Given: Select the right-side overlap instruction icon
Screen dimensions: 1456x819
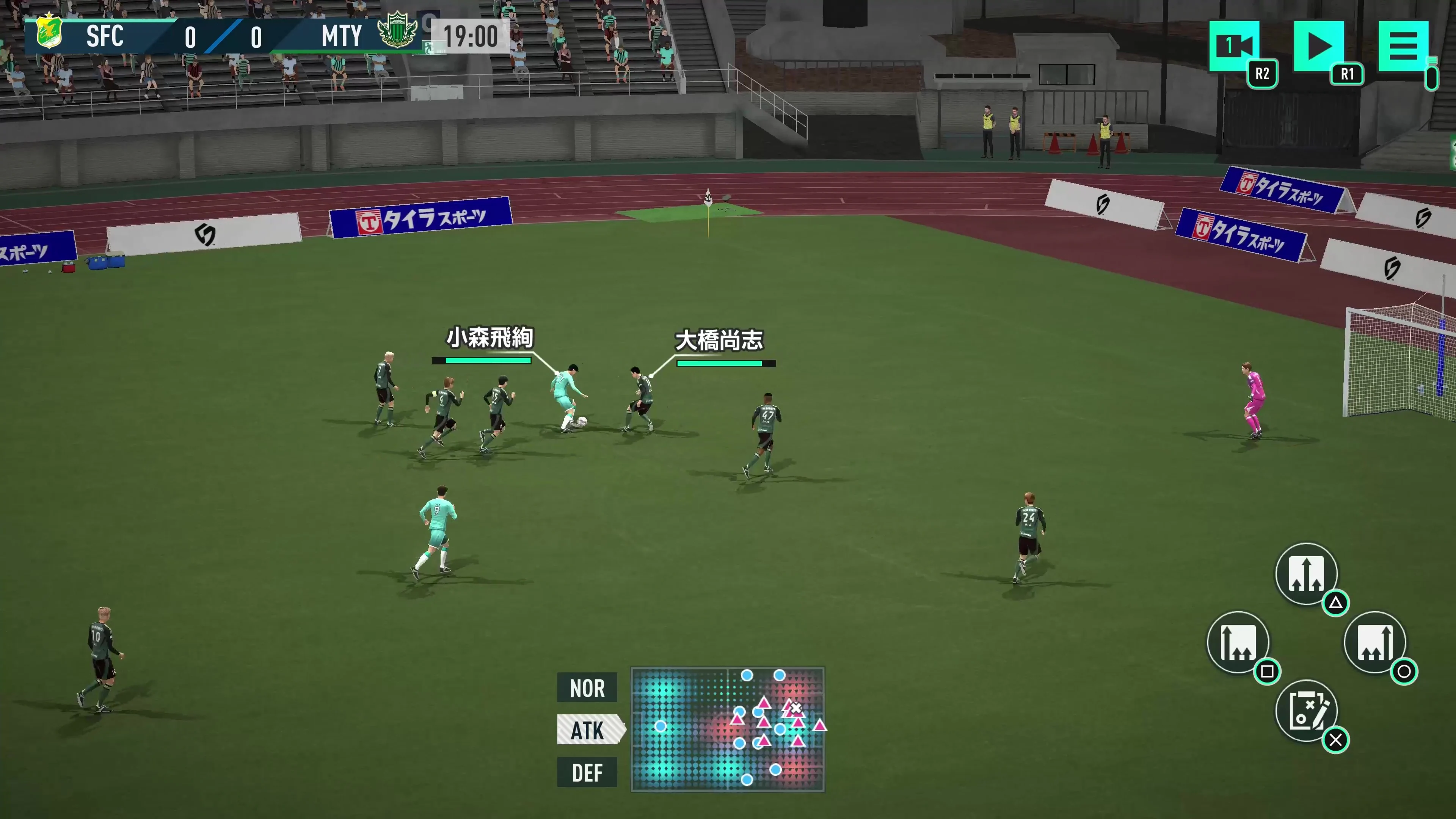Looking at the screenshot, I should [1376, 643].
